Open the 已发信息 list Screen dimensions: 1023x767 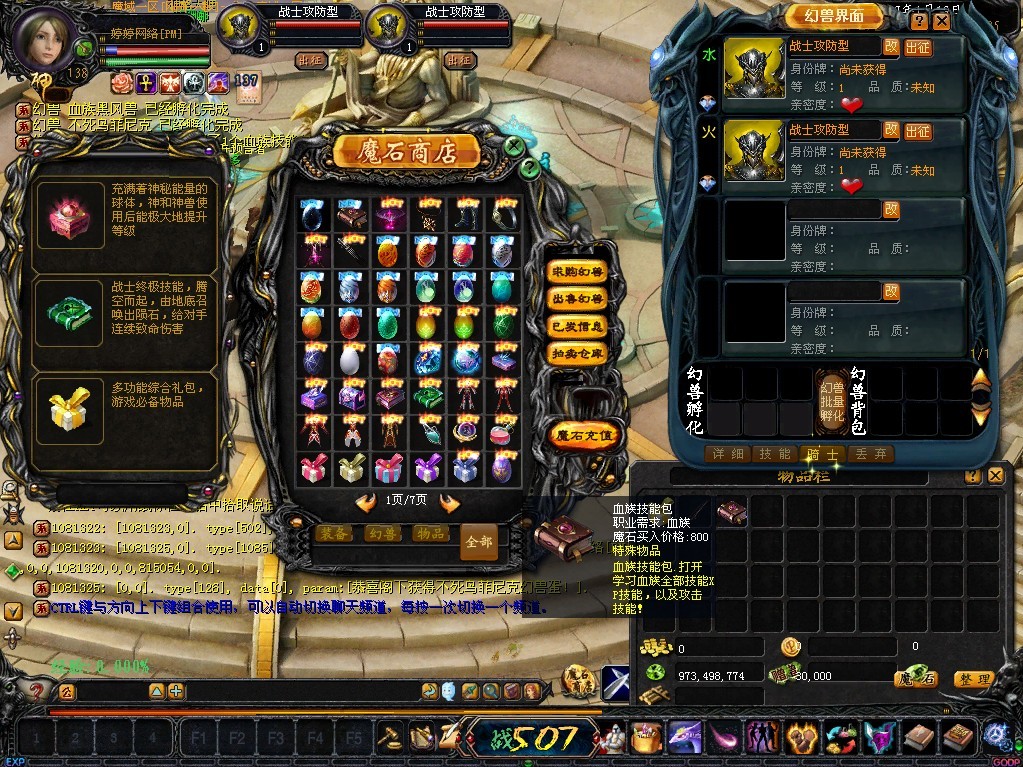coord(578,326)
